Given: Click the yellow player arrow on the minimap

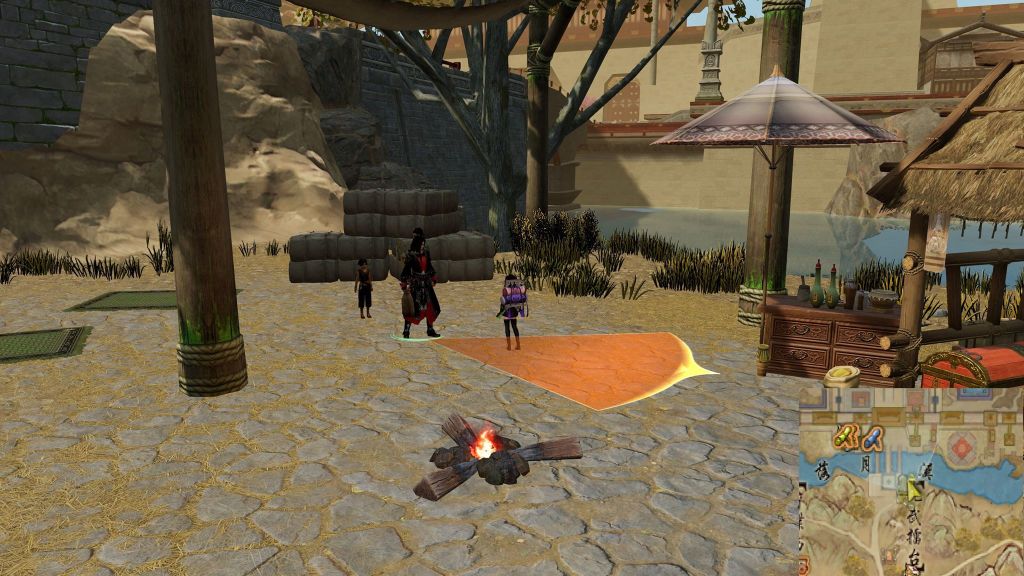Looking at the screenshot, I should (x=913, y=489).
